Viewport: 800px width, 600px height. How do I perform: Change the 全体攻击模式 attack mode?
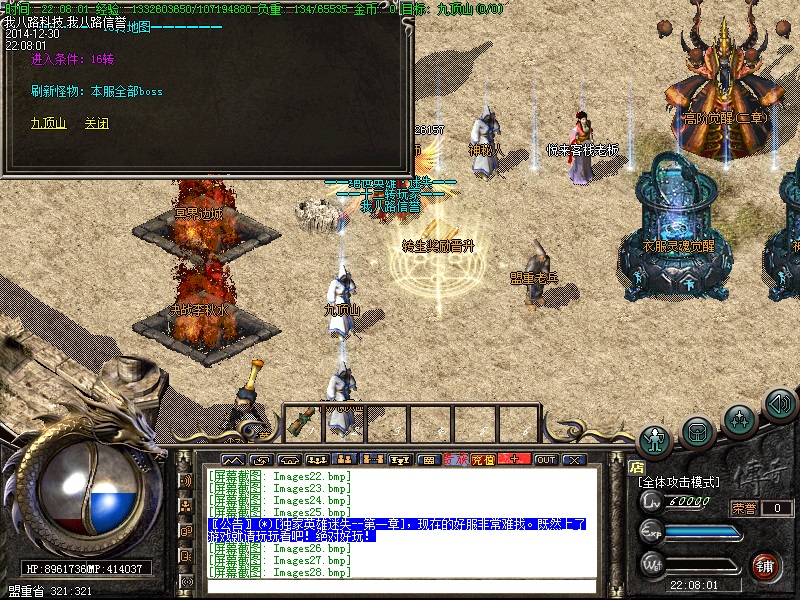[679, 482]
